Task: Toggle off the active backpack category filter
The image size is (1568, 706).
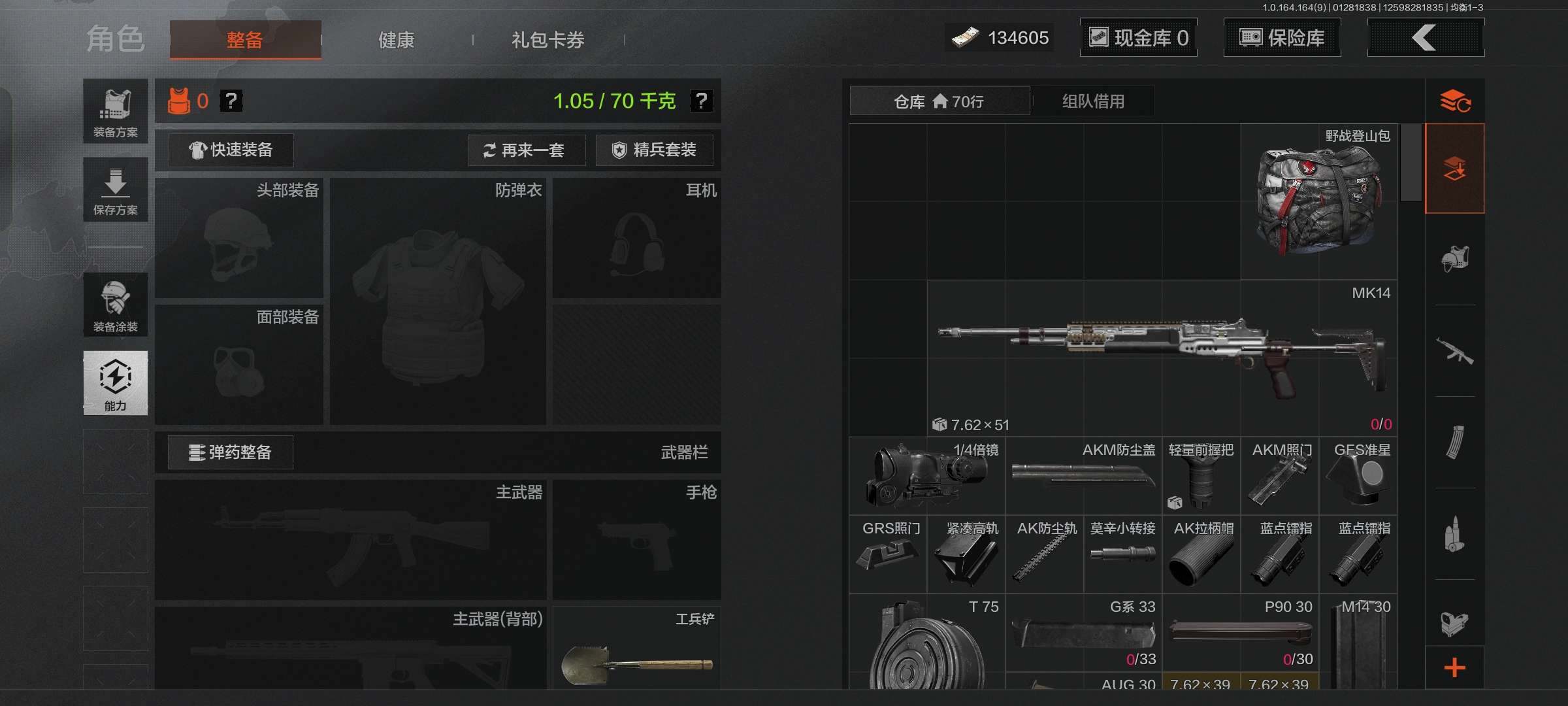Action: 1456,169
